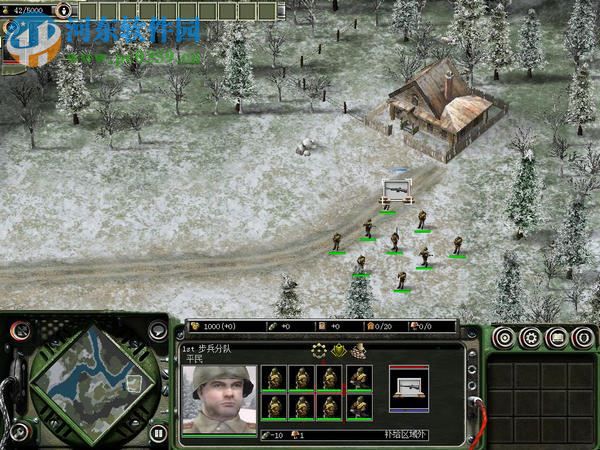600x450 pixels.
Task: Click the round soldier icon beside 42/5000
Action: [x=63, y=11]
